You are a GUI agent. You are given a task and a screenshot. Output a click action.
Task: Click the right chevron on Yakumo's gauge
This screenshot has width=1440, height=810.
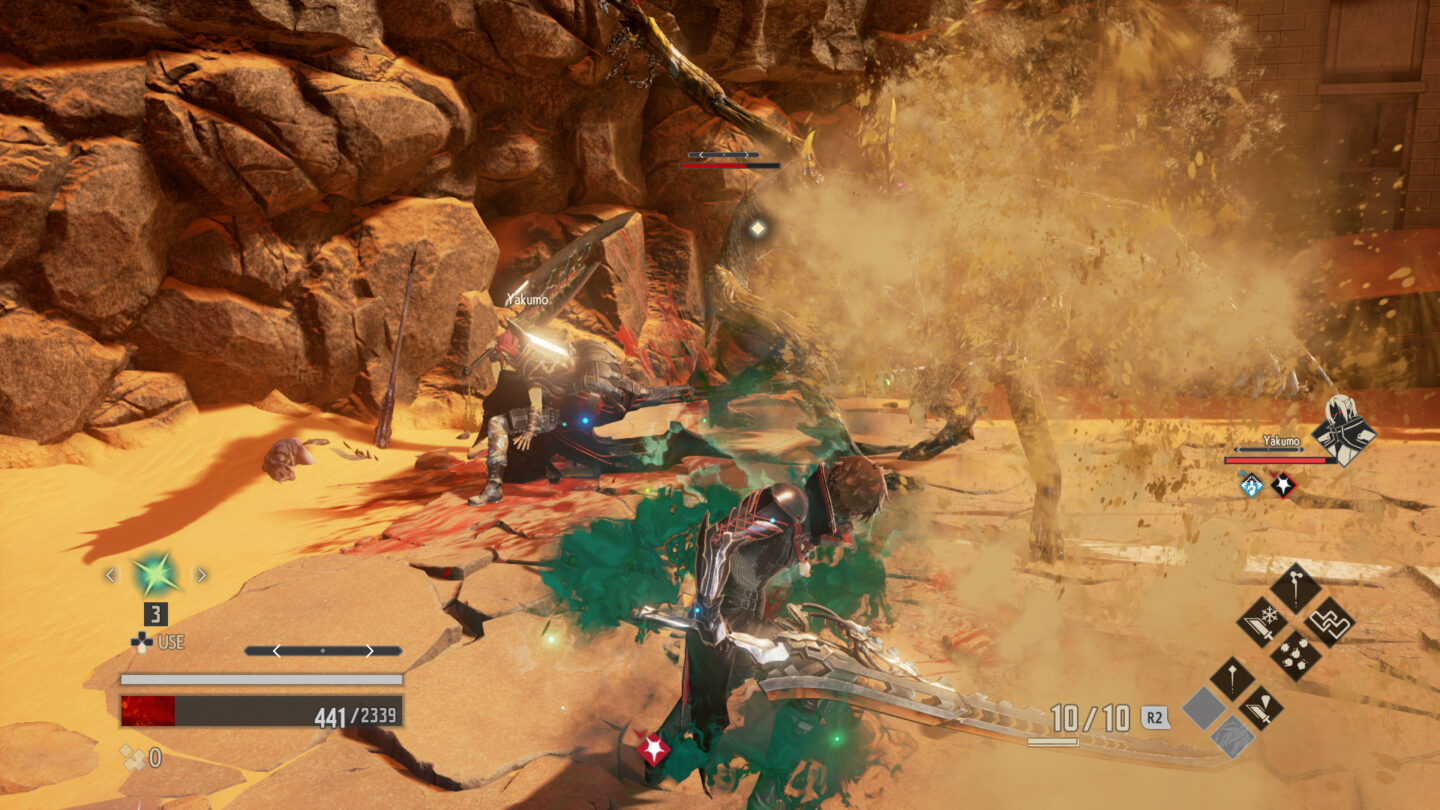pyautogui.click(x=1300, y=449)
